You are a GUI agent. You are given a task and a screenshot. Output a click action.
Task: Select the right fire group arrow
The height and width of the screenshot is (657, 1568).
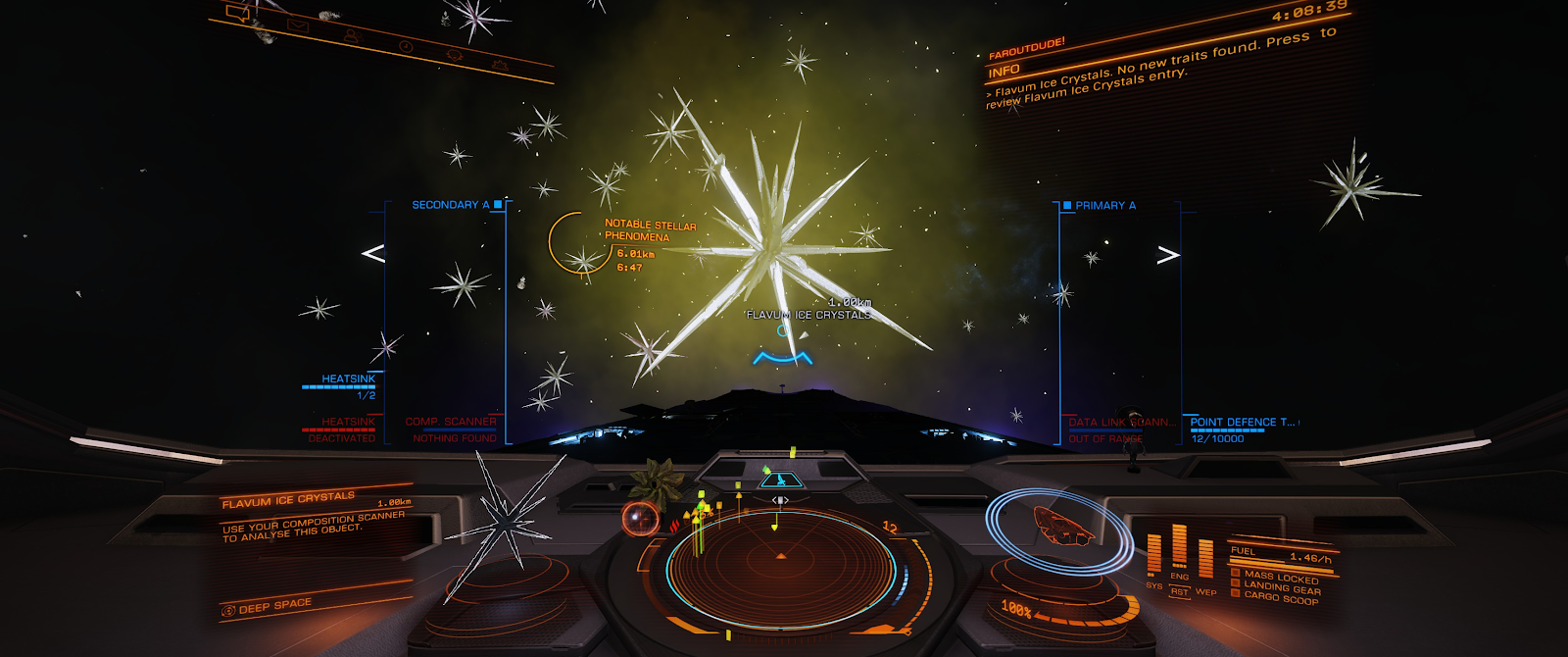point(1168,255)
